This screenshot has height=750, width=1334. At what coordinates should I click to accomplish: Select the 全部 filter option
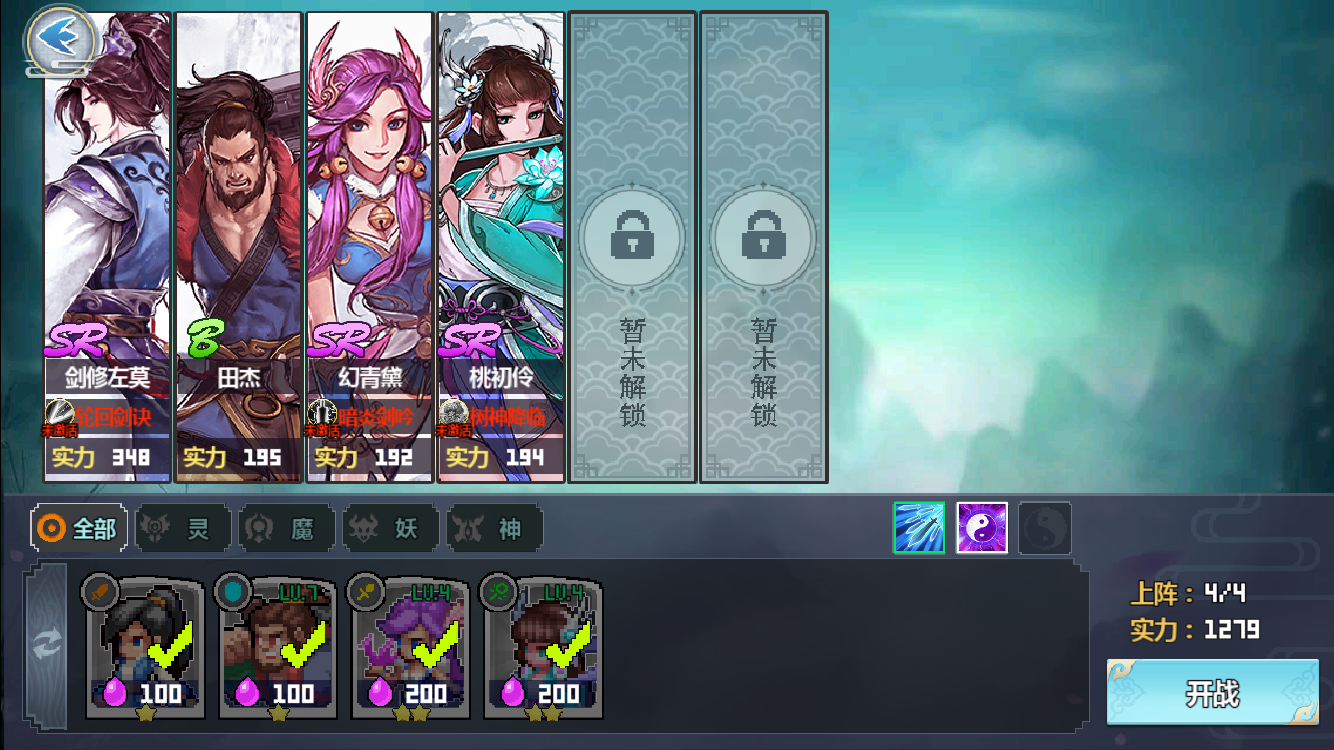[x=80, y=530]
